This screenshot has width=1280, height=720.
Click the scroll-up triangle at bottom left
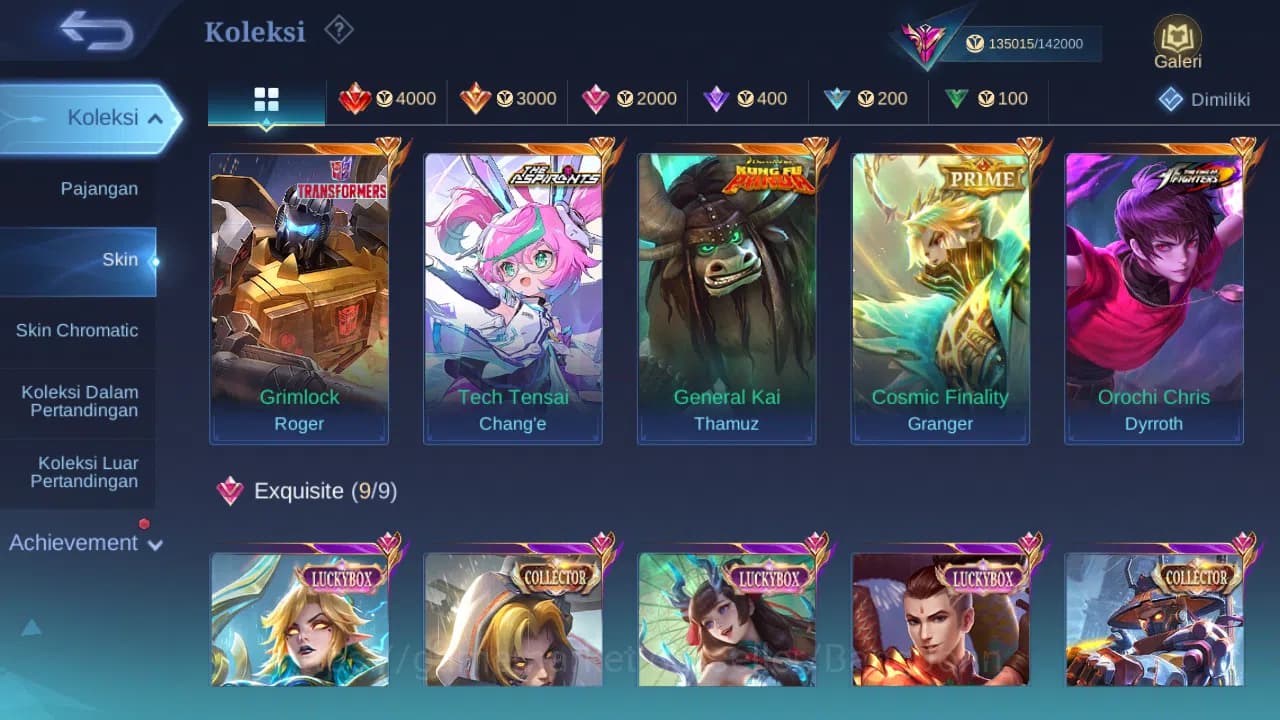[31, 627]
